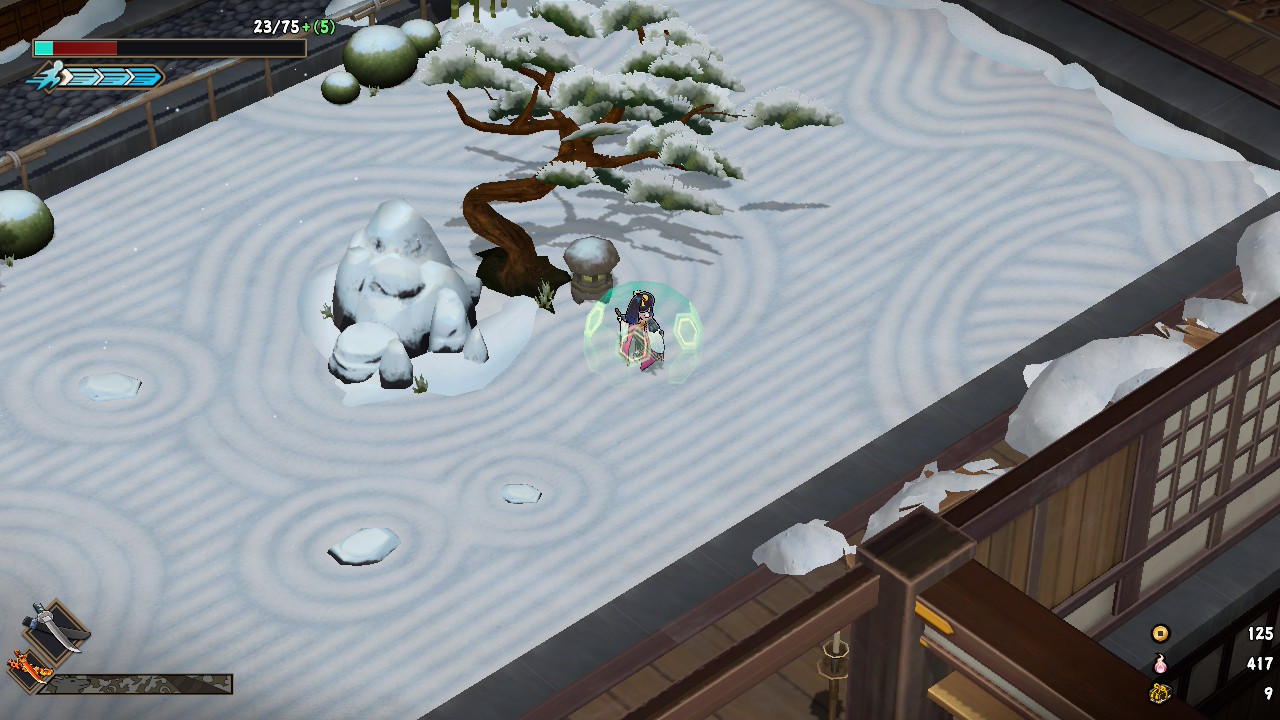The height and width of the screenshot is (720, 1280).
Task: Click the gold coin currency icon
Action: pos(1160,633)
